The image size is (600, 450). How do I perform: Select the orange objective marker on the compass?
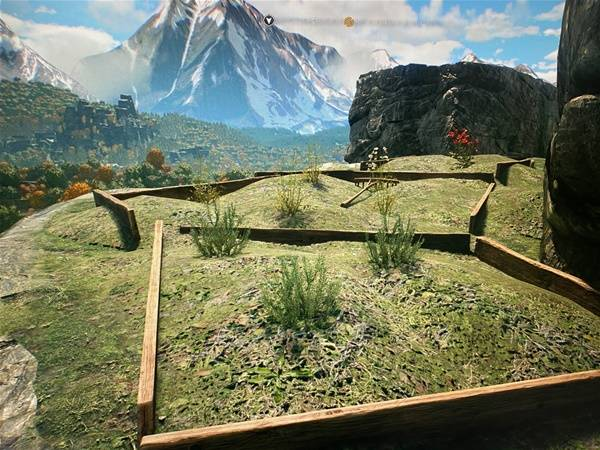[x=349, y=21]
